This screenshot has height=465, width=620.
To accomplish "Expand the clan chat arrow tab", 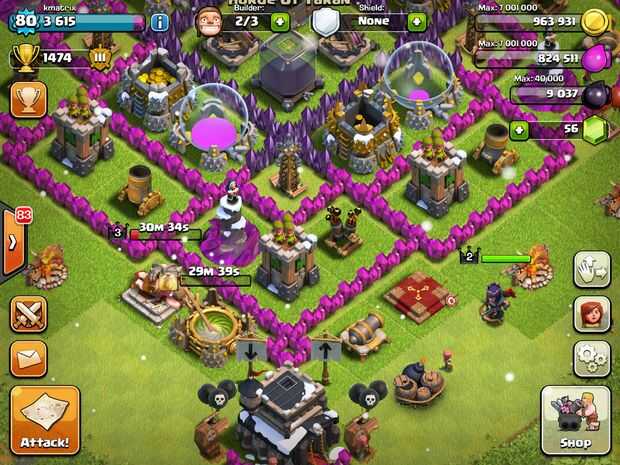I will (x=13, y=242).
